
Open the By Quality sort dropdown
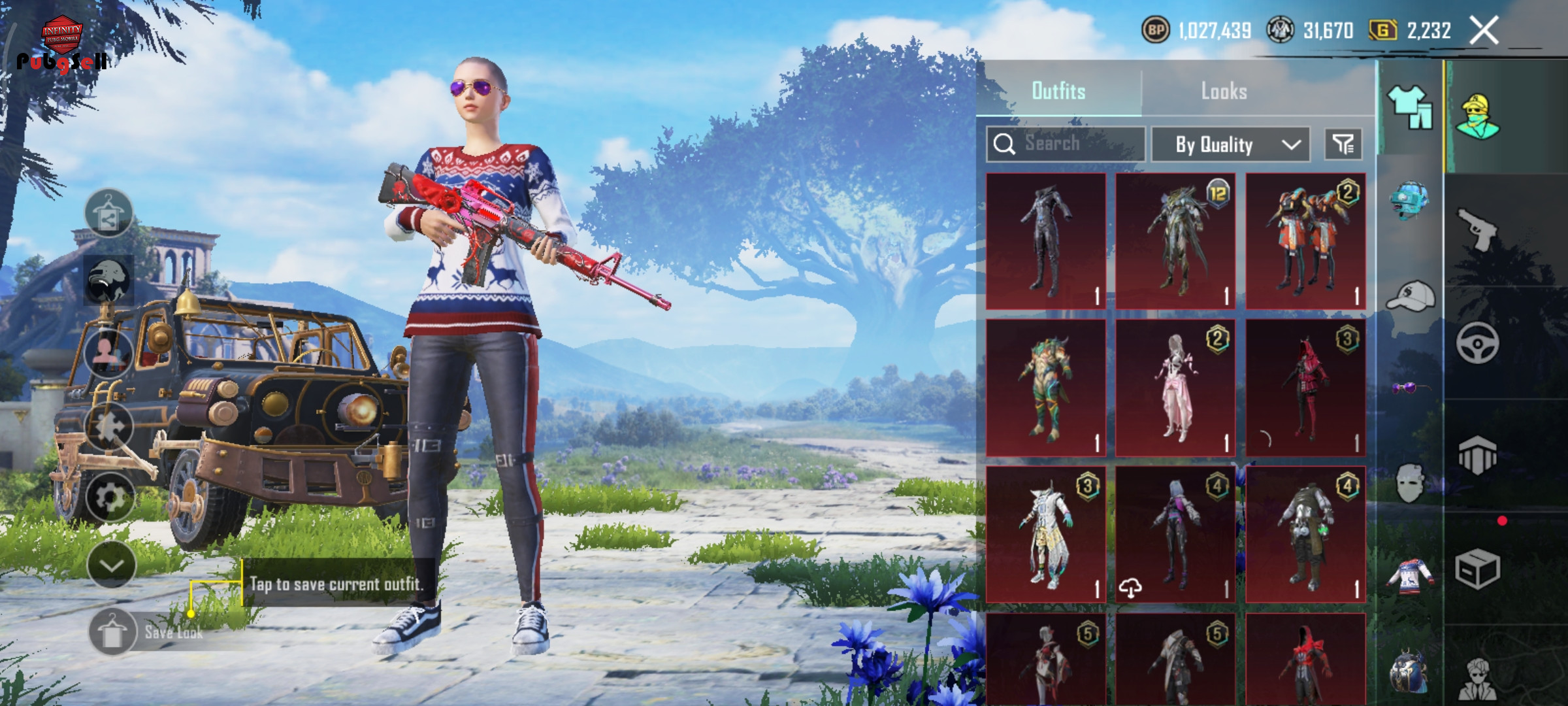tap(1230, 144)
